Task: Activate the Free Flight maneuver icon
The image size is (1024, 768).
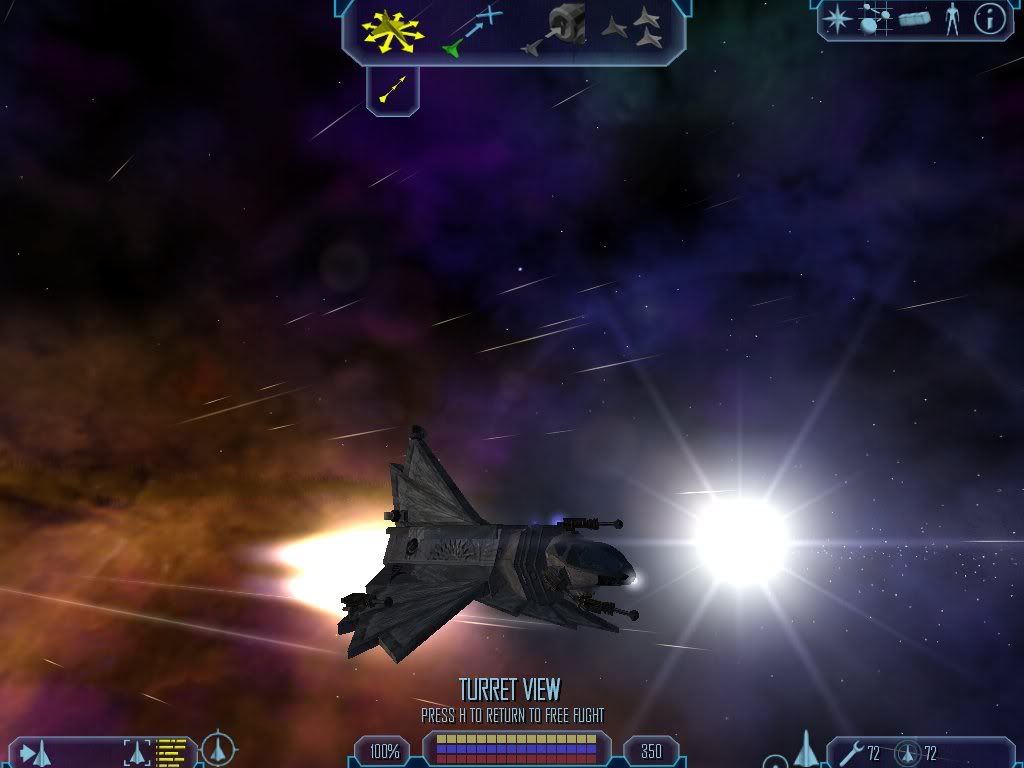Action: [392, 31]
